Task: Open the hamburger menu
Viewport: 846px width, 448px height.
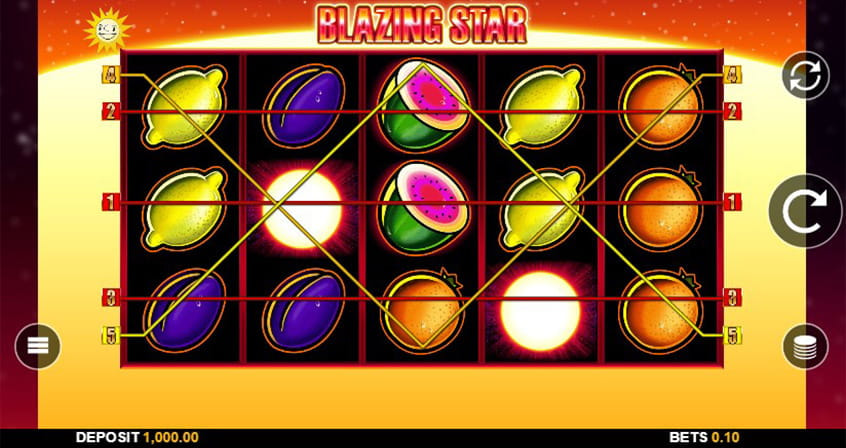Action: tap(38, 346)
